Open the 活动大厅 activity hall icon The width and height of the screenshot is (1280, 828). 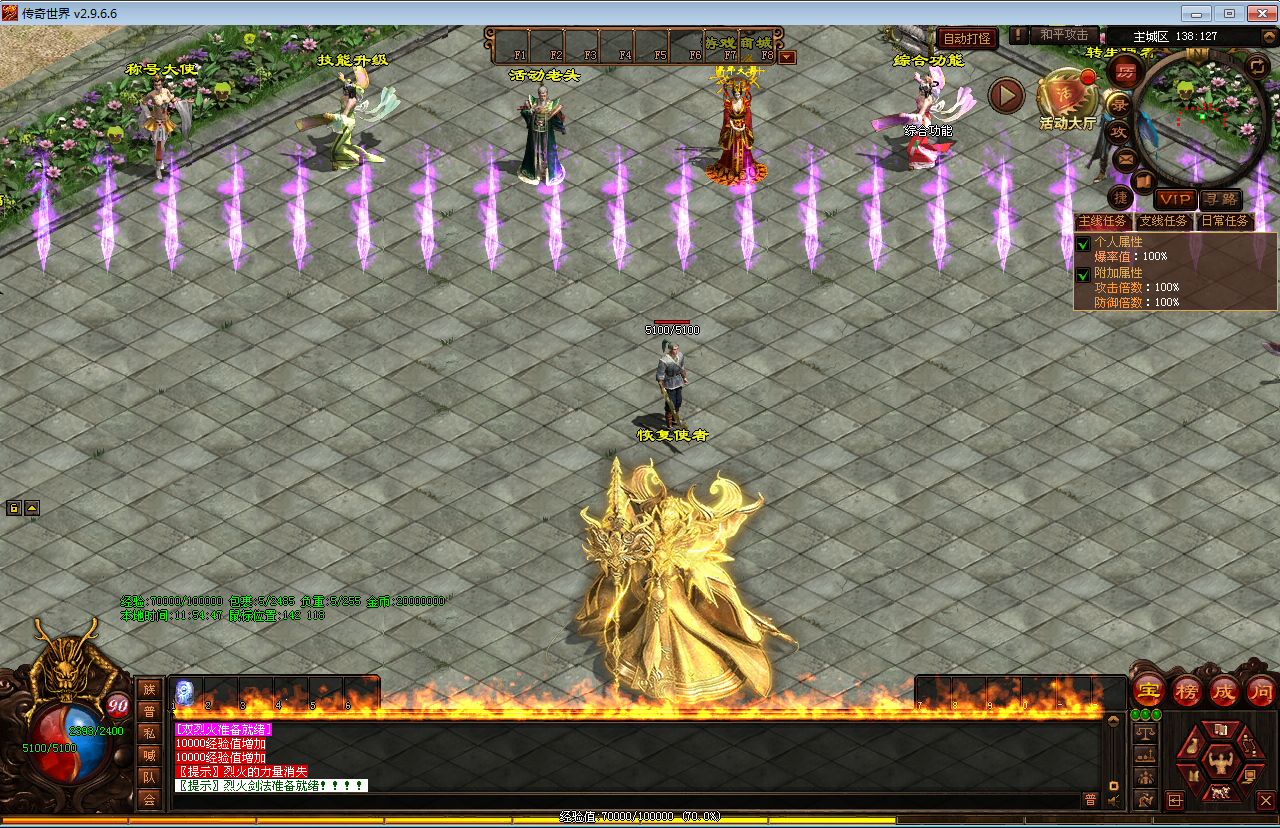point(1067,98)
